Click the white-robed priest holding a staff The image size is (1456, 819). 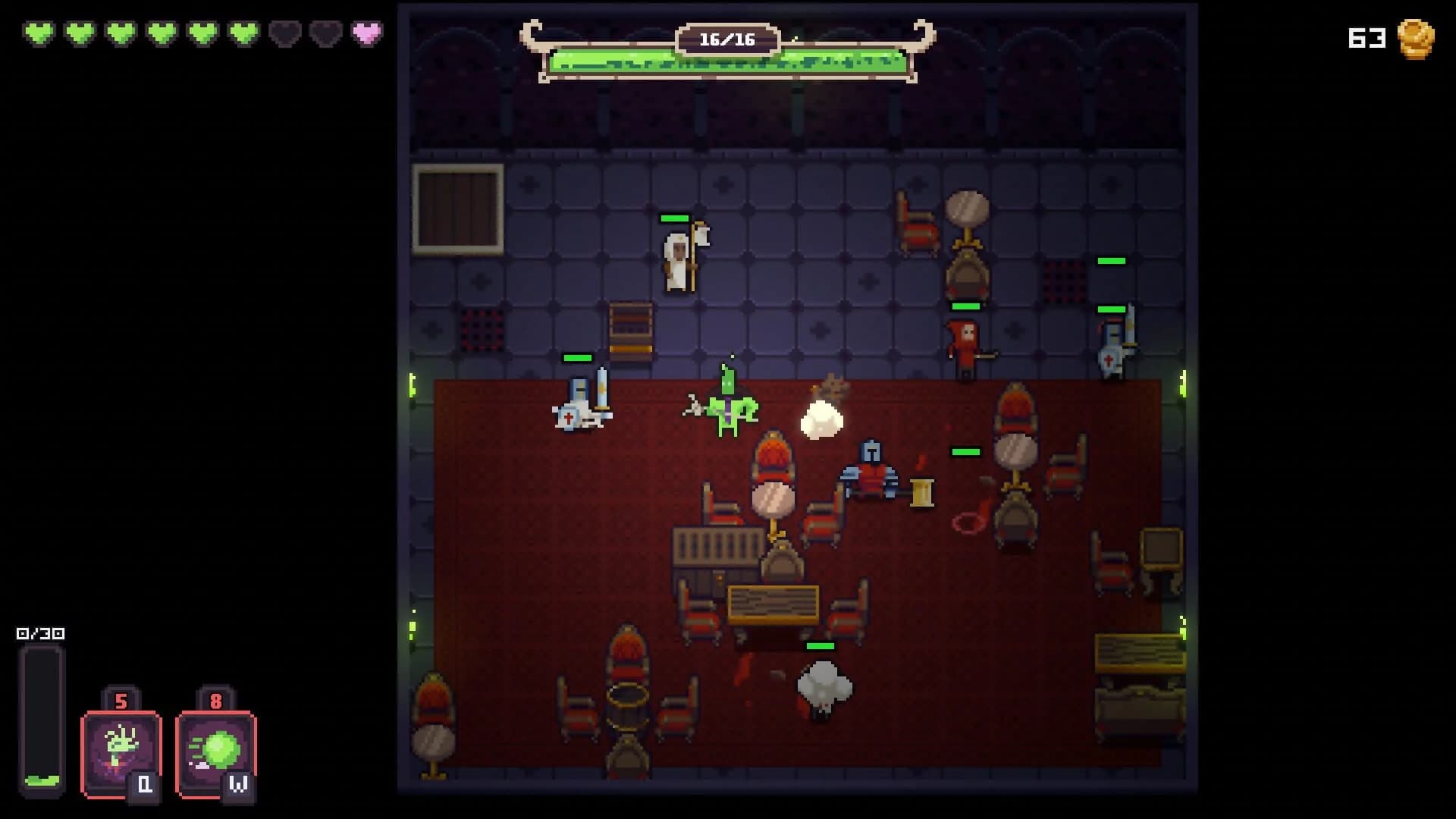pyautogui.click(x=677, y=258)
